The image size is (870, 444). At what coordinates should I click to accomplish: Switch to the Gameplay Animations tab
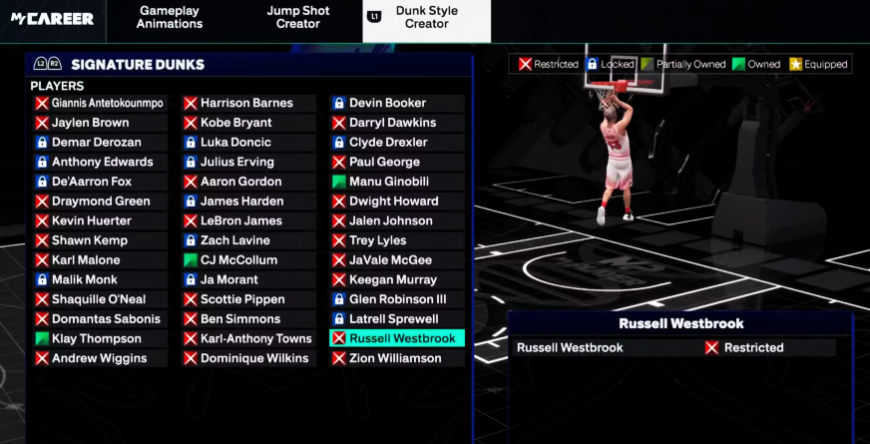(x=170, y=17)
